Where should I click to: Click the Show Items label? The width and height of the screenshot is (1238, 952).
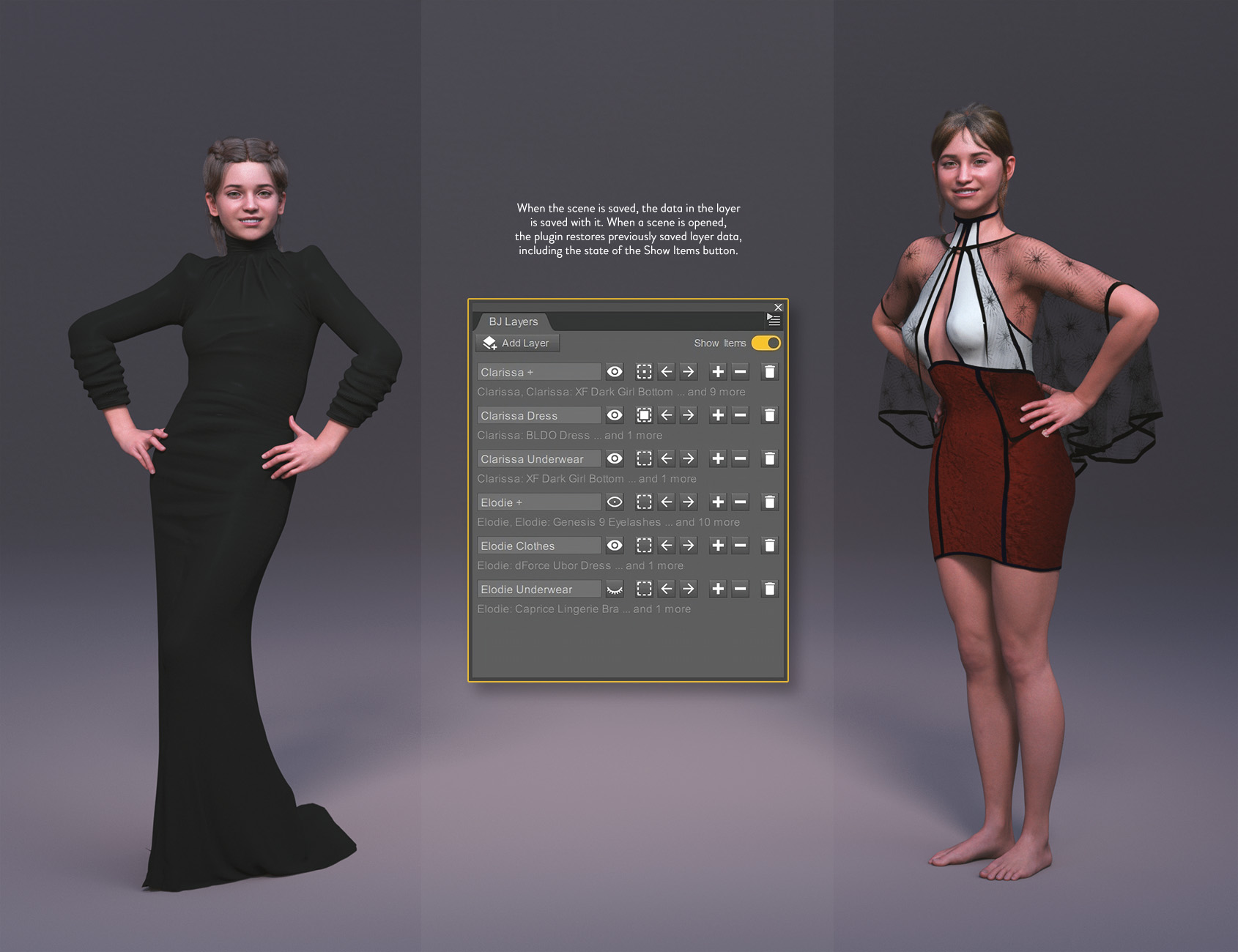(719, 343)
